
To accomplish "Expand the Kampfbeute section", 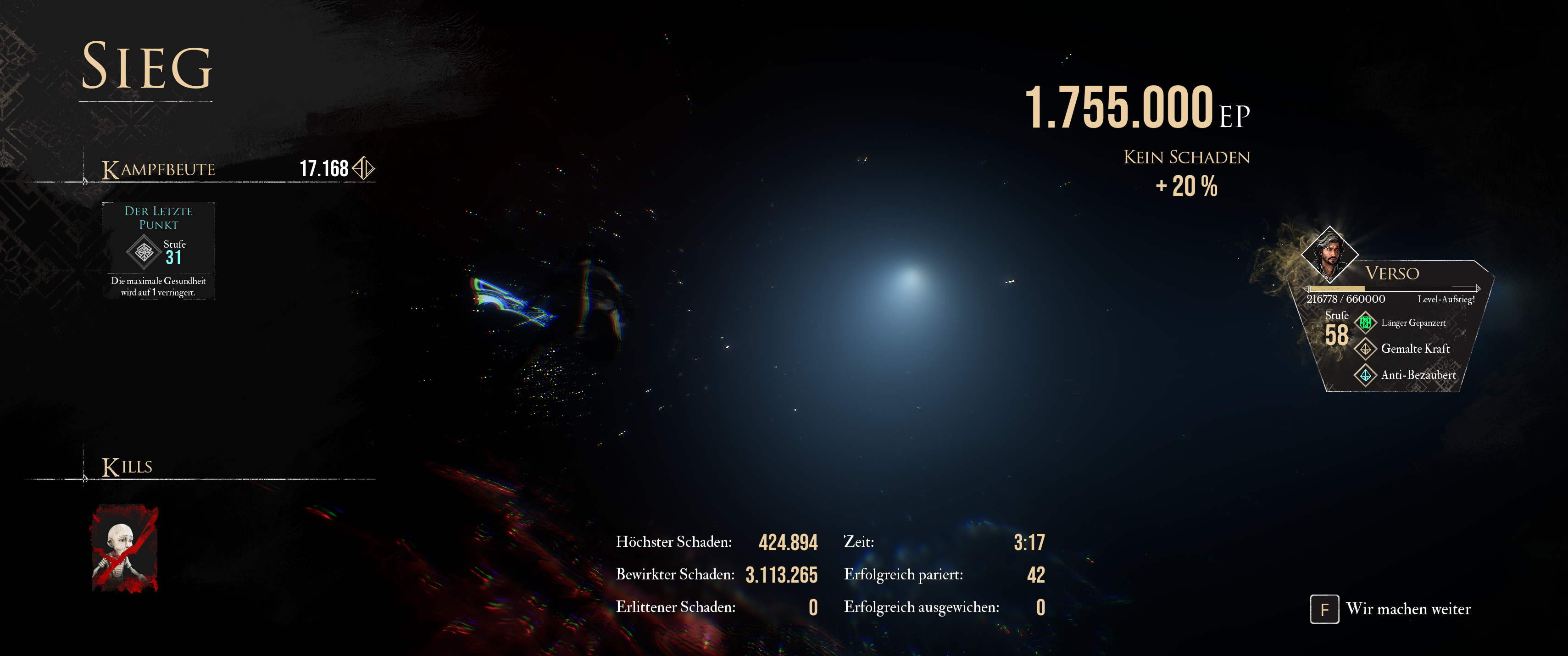I will [x=158, y=168].
